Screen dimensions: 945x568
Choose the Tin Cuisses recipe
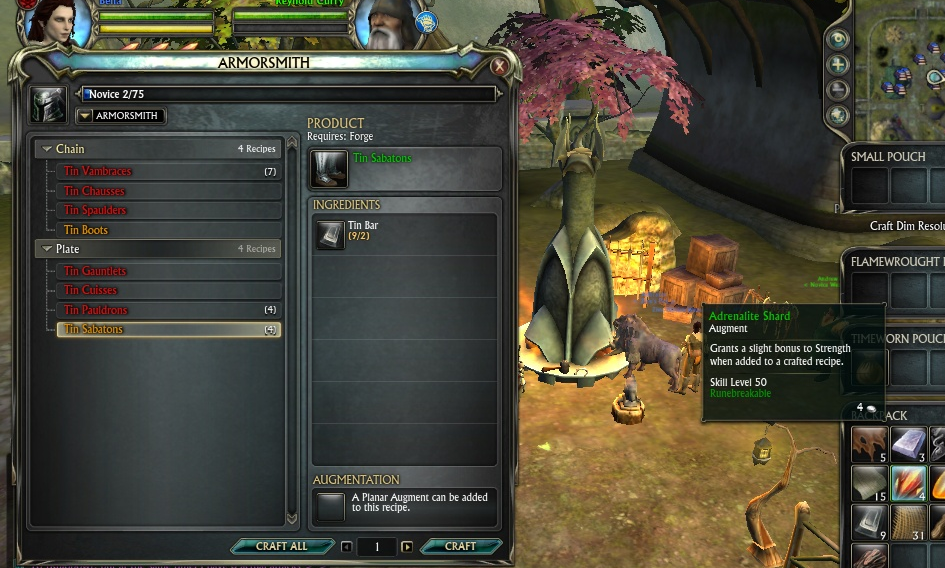[x=92, y=290]
